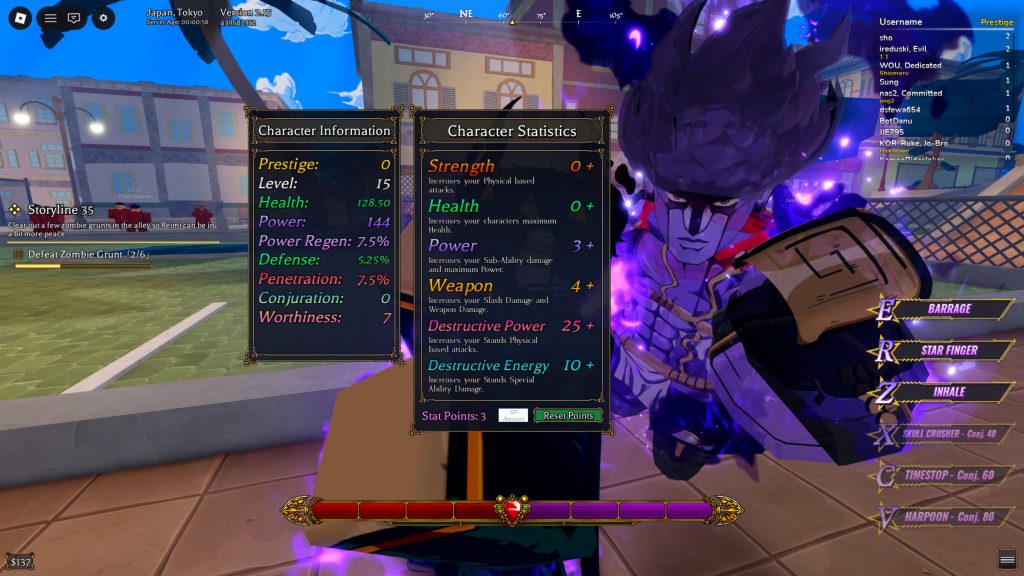The image size is (1024, 576).
Task: Select player dsfewa654 in the player list
Action: 902,110
